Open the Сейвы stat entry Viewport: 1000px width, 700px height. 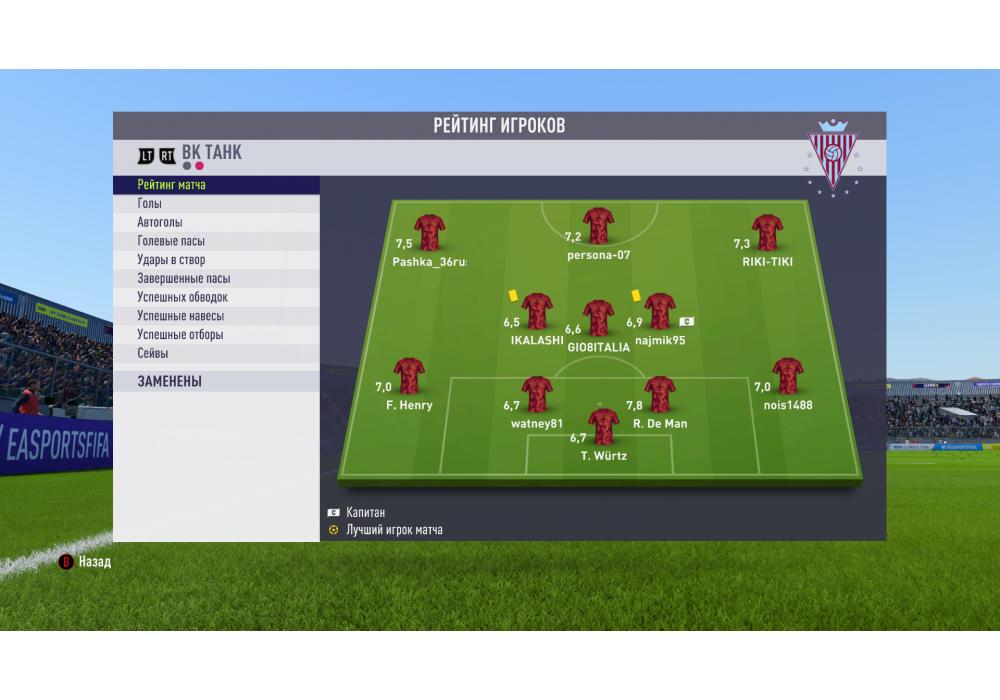point(153,353)
